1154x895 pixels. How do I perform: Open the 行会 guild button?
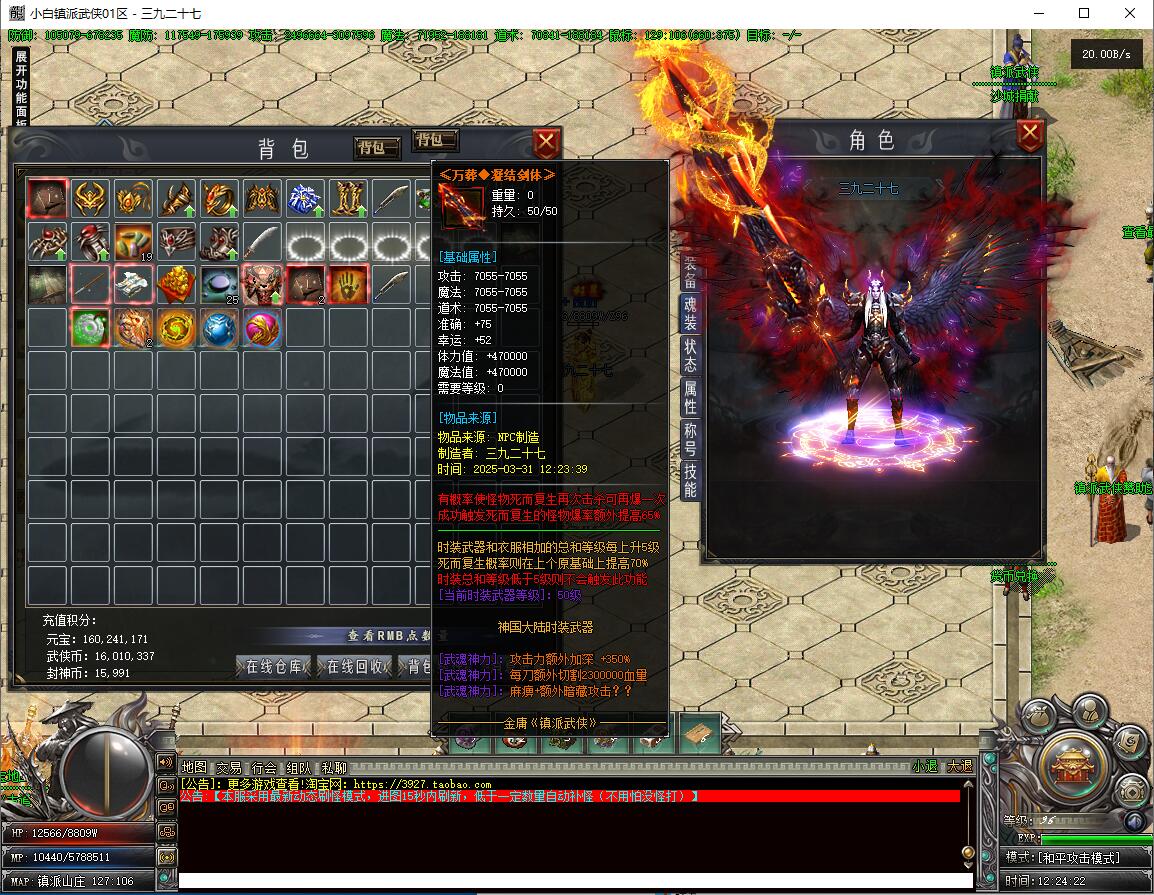point(264,768)
